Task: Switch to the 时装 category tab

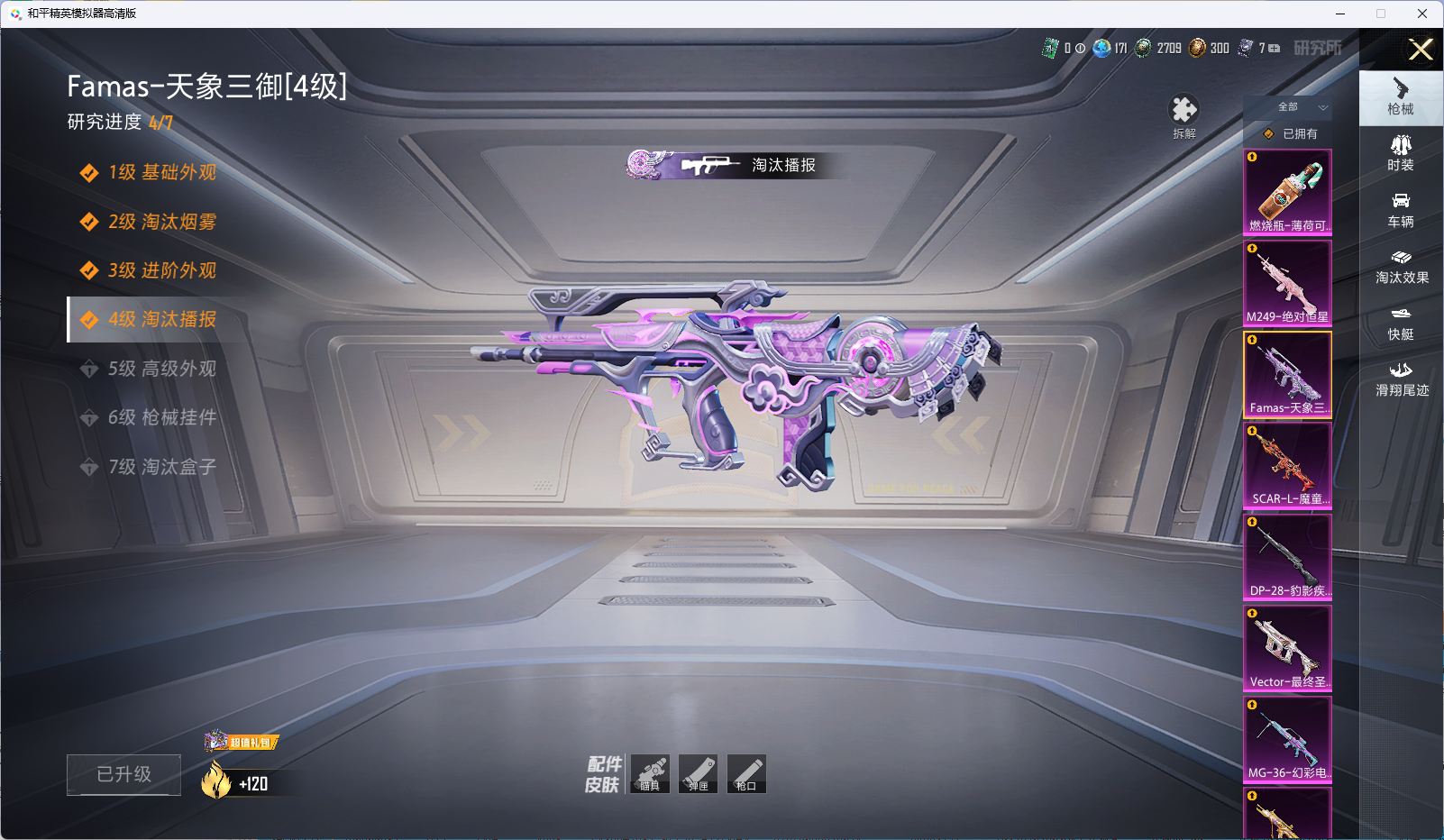Action: (x=1401, y=153)
